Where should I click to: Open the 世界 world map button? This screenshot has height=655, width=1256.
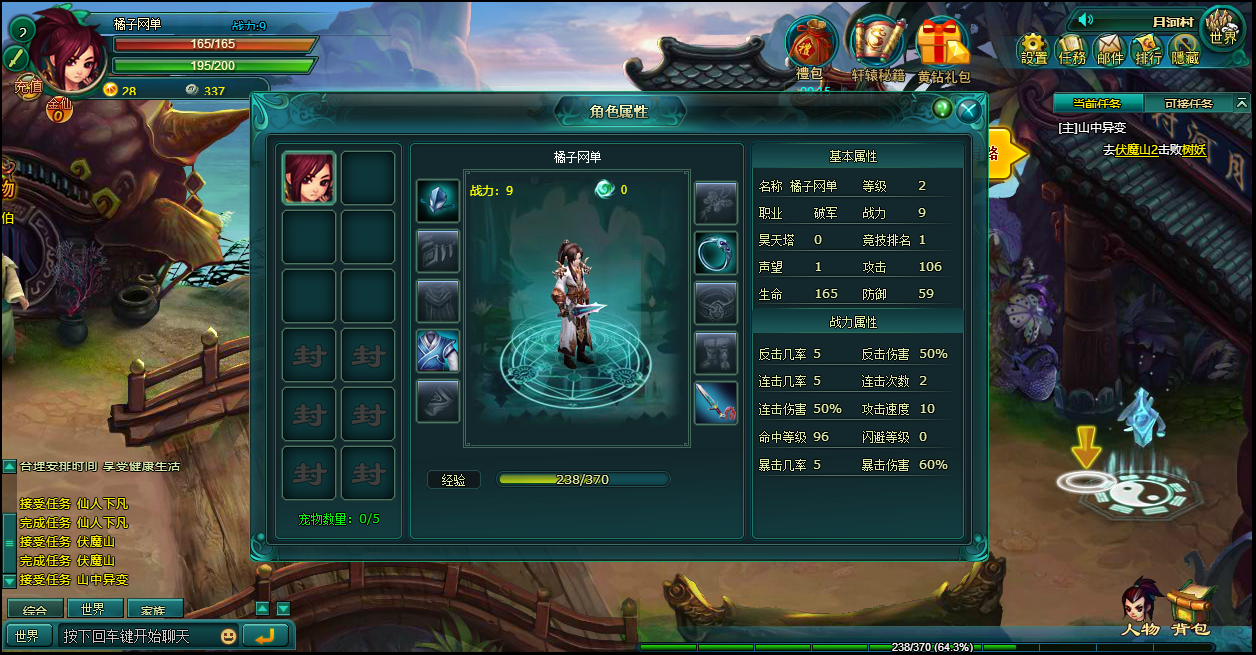coord(1222,28)
